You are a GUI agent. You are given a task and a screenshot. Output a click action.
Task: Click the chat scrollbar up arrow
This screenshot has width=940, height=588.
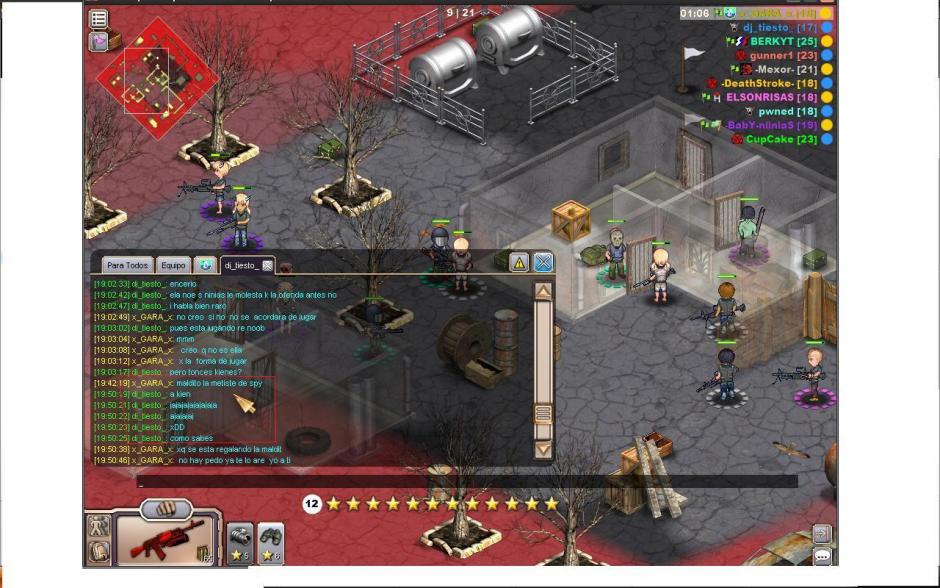(x=543, y=292)
